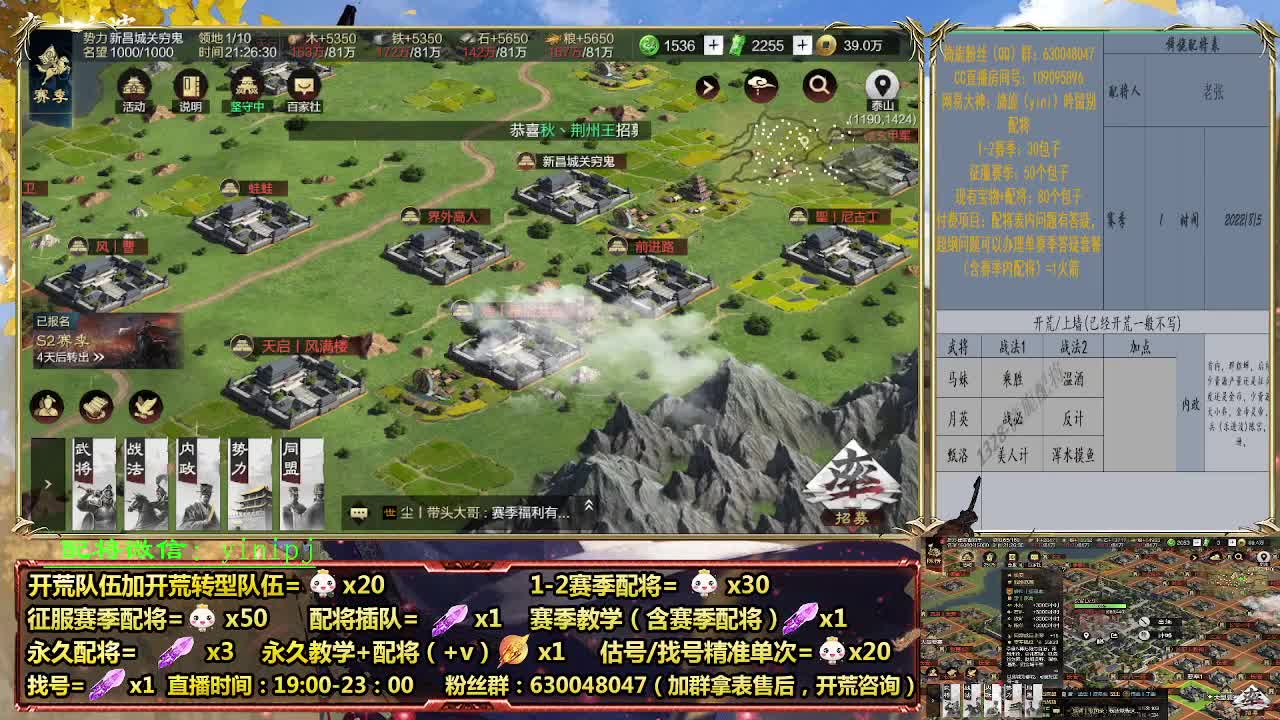Click the gold coin currency icon showing 39.0万

(x=826, y=45)
